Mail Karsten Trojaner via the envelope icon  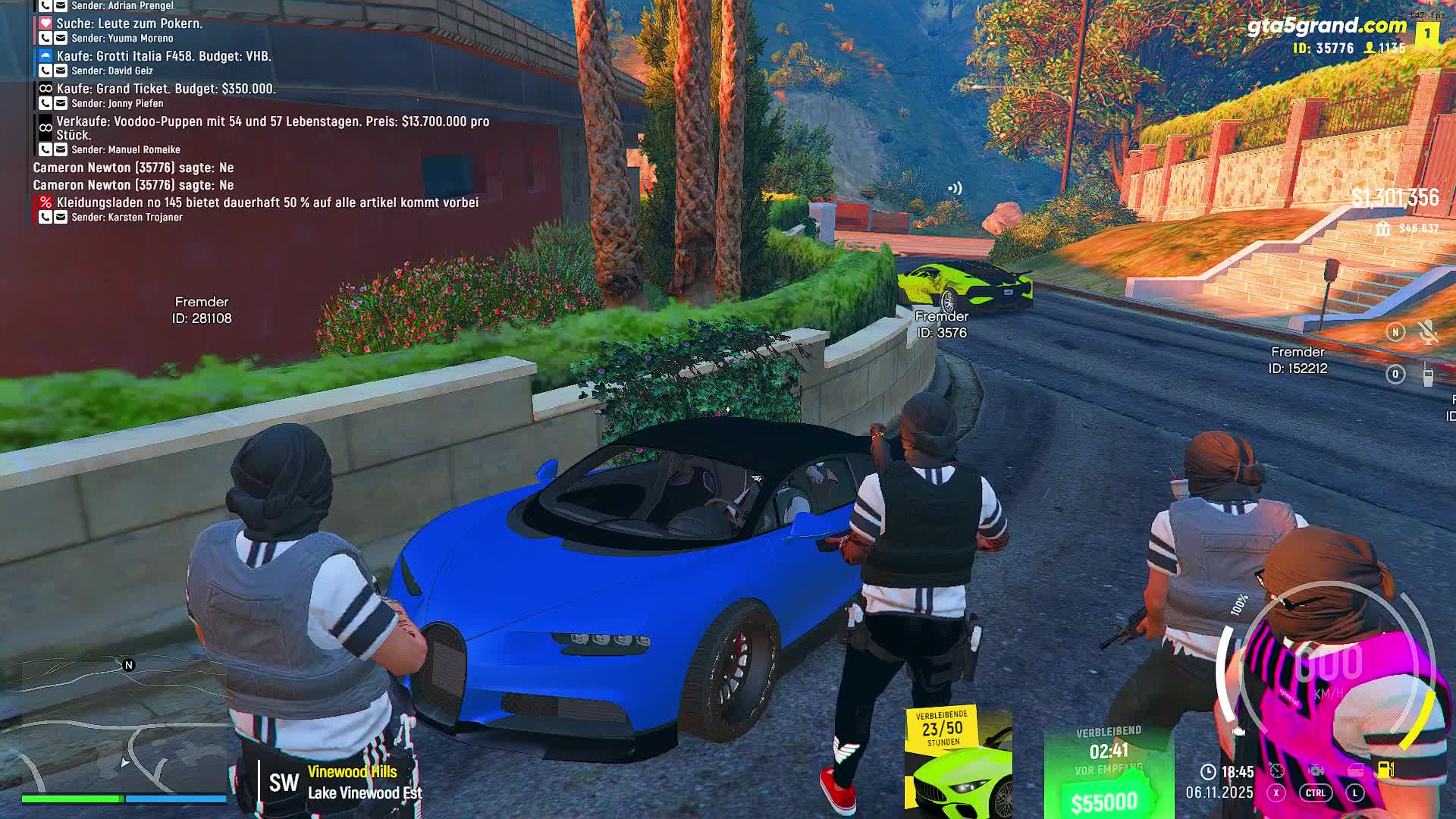pos(61,217)
